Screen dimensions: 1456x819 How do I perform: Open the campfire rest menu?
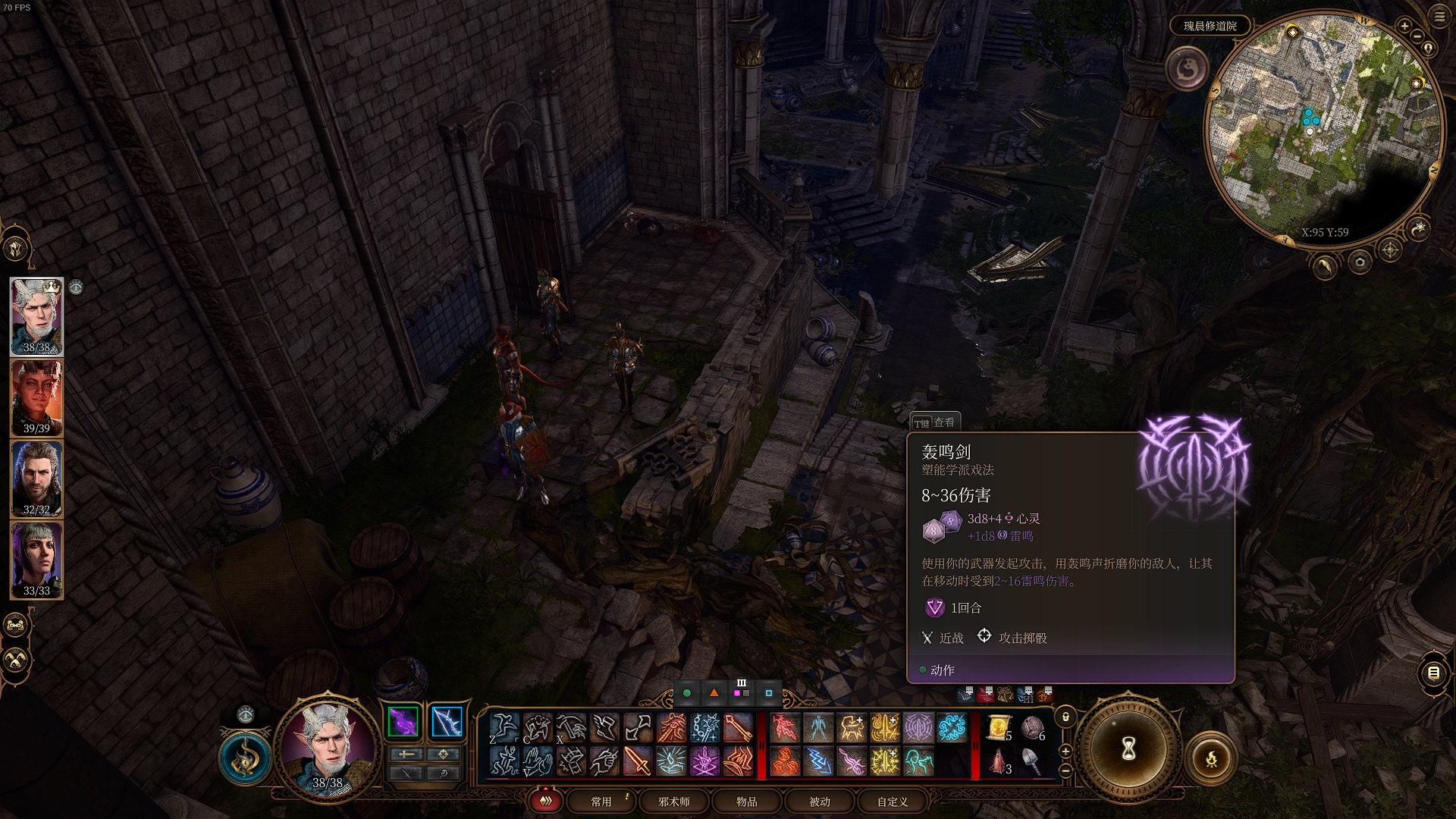tap(1211, 758)
